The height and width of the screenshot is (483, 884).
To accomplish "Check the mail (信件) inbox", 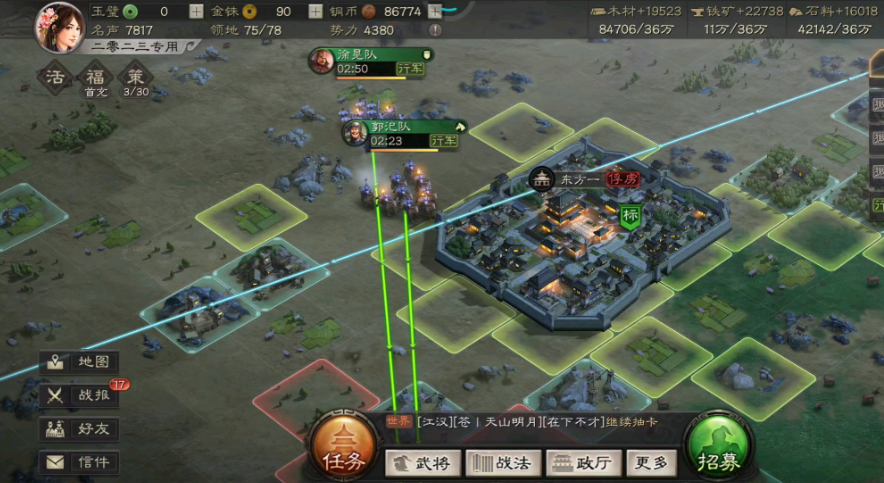I will 81,462.
